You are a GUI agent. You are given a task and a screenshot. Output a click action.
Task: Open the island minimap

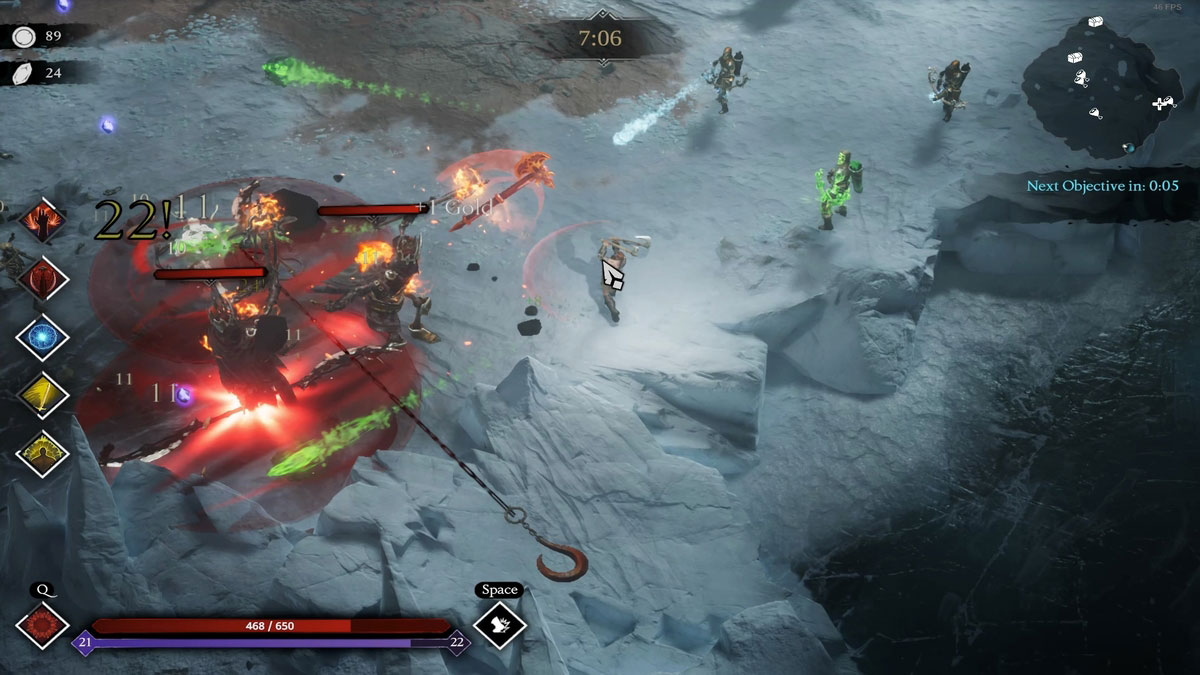1100,88
